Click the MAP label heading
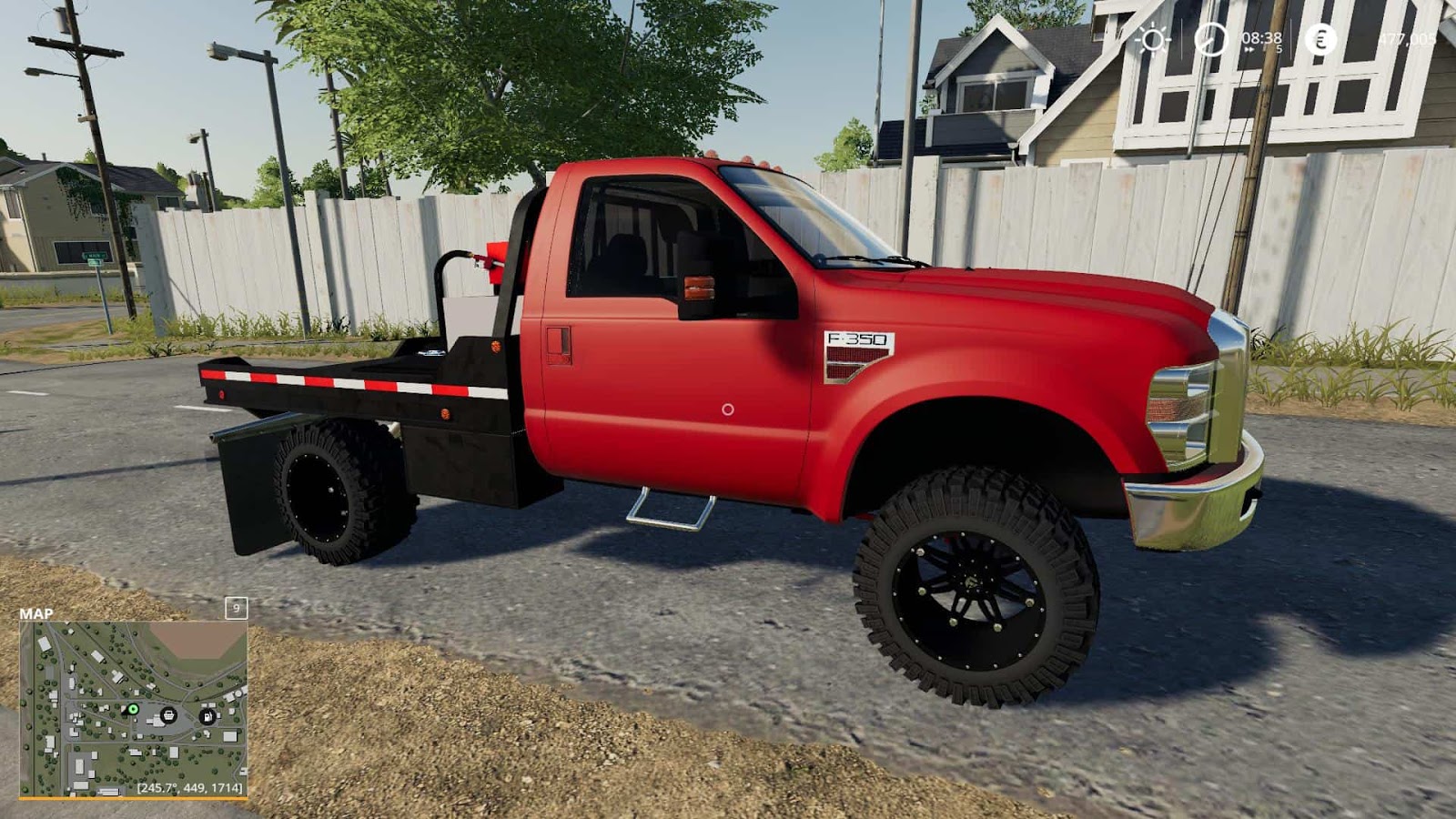The height and width of the screenshot is (819, 1456). pyautogui.click(x=36, y=613)
